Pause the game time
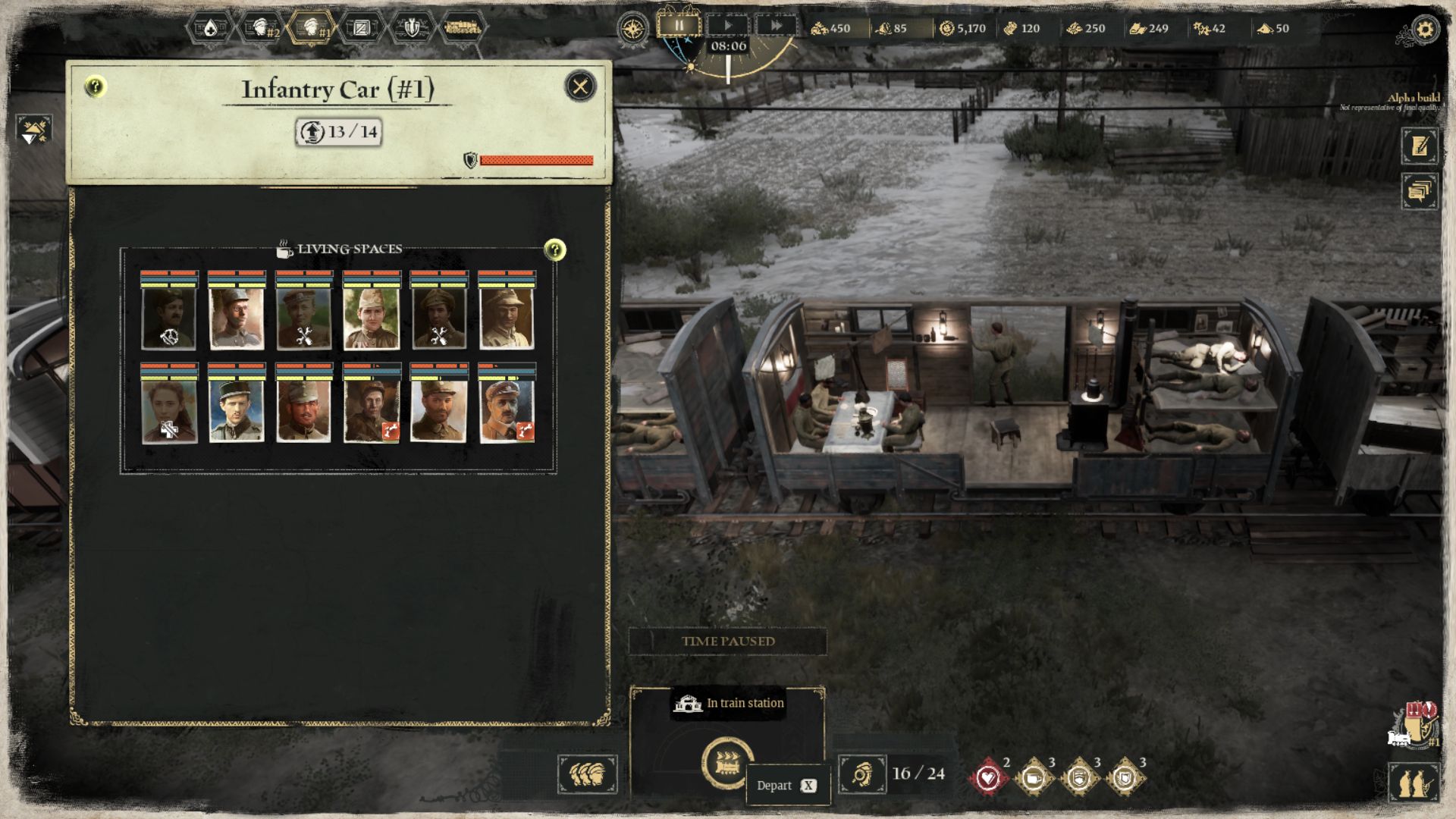1456x819 pixels. pyautogui.click(x=679, y=26)
